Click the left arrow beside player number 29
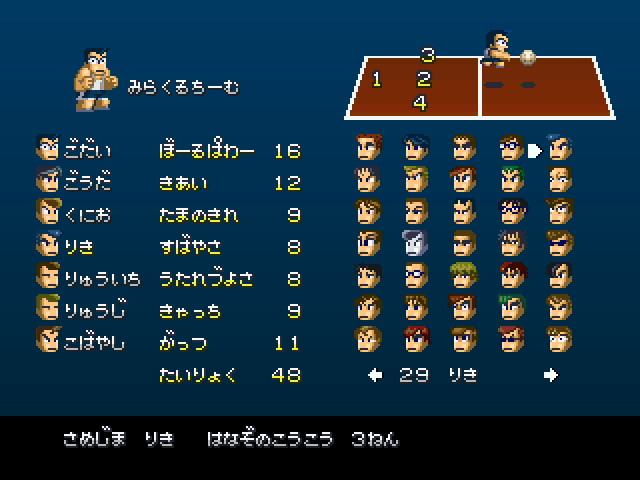This screenshot has height=480, width=640. [x=375, y=376]
